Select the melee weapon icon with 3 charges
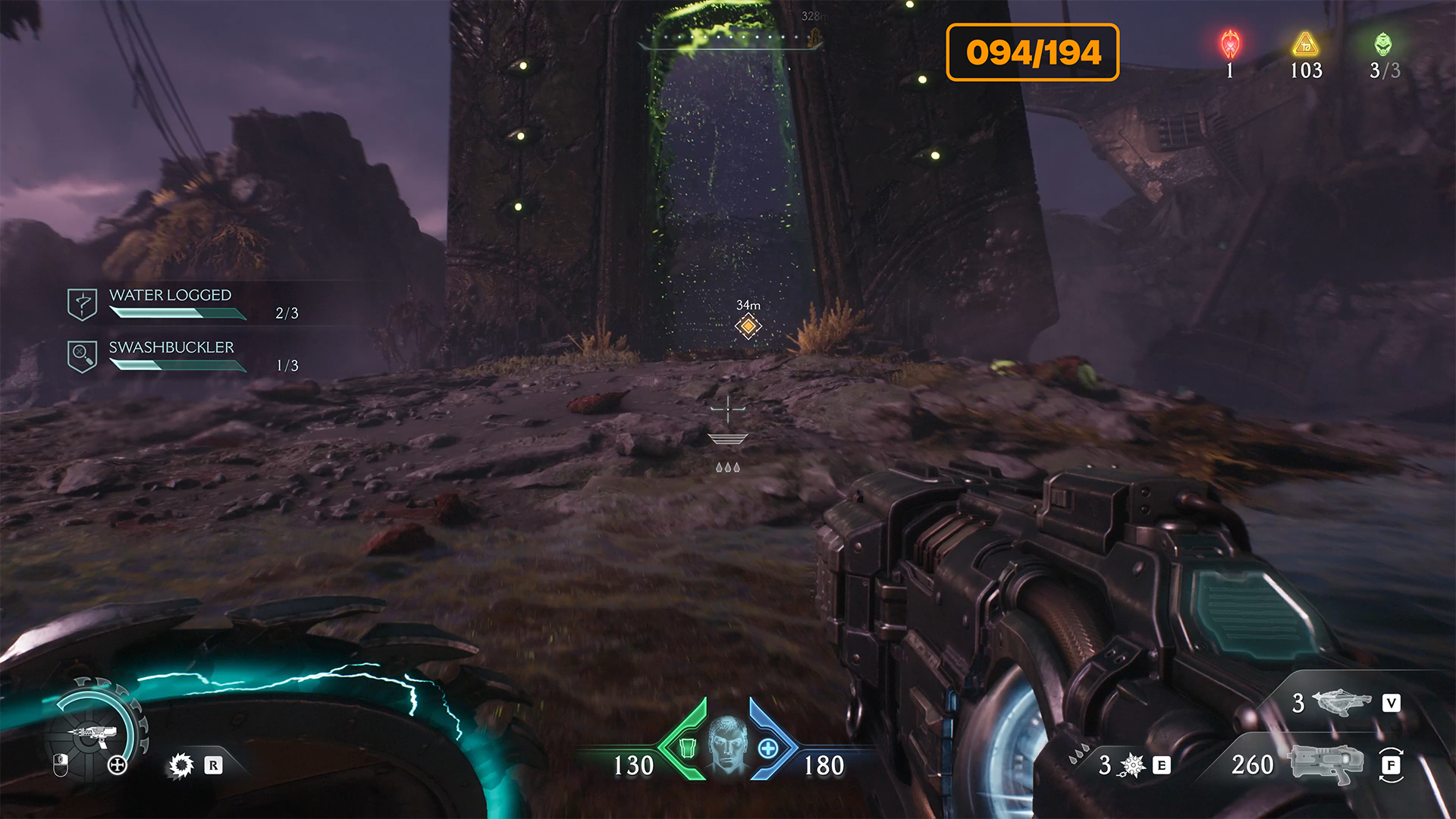 [1341, 702]
